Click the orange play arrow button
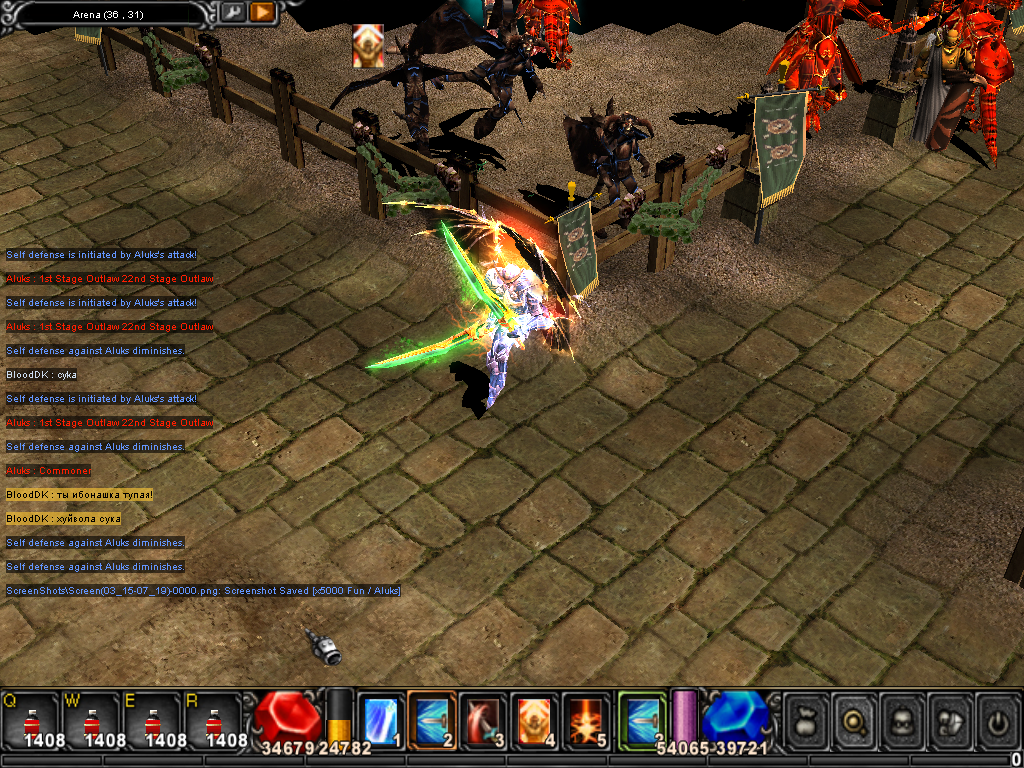Image resolution: width=1024 pixels, height=768 pixels. pos(262,12)
